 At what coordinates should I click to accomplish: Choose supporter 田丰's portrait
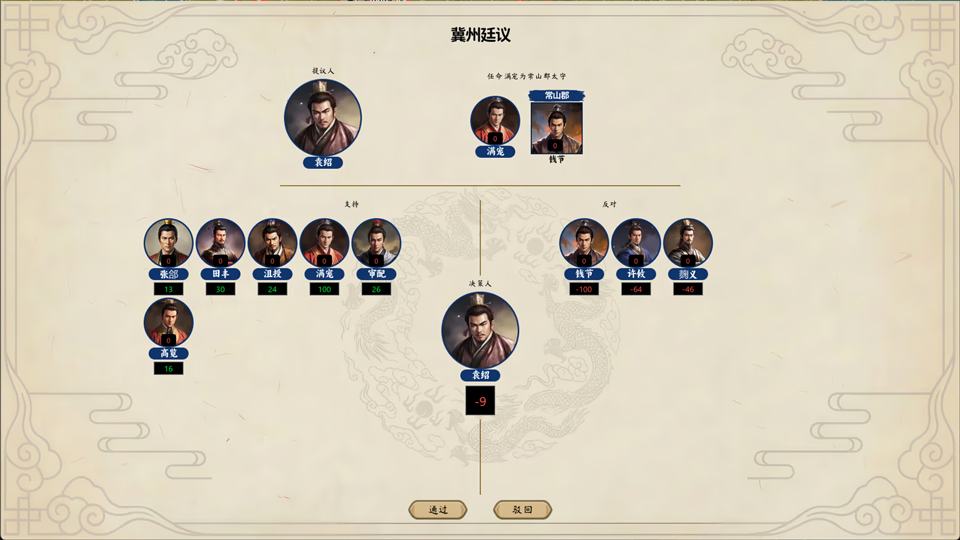click(220, 244)
